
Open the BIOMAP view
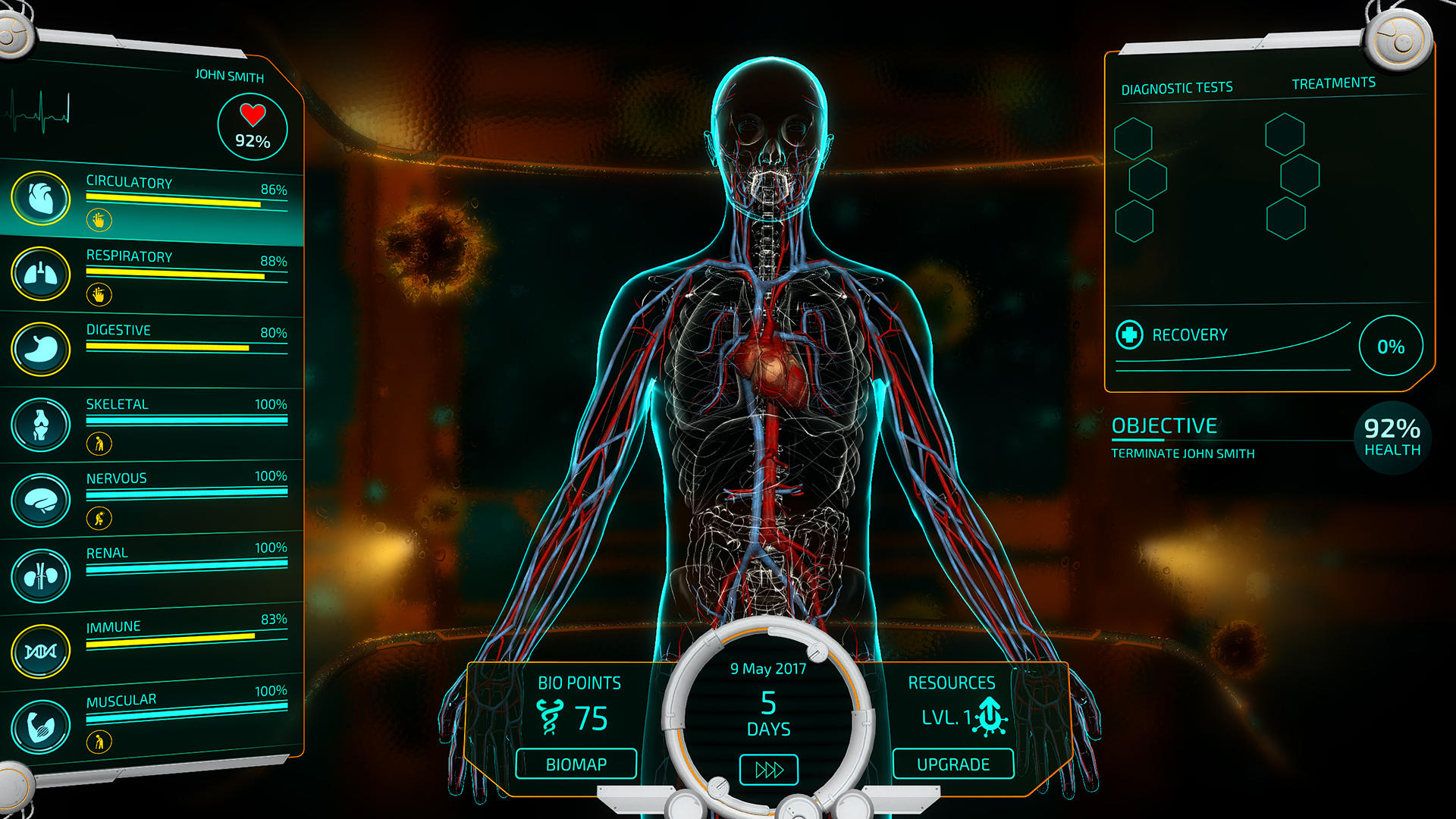click(576, 764)
